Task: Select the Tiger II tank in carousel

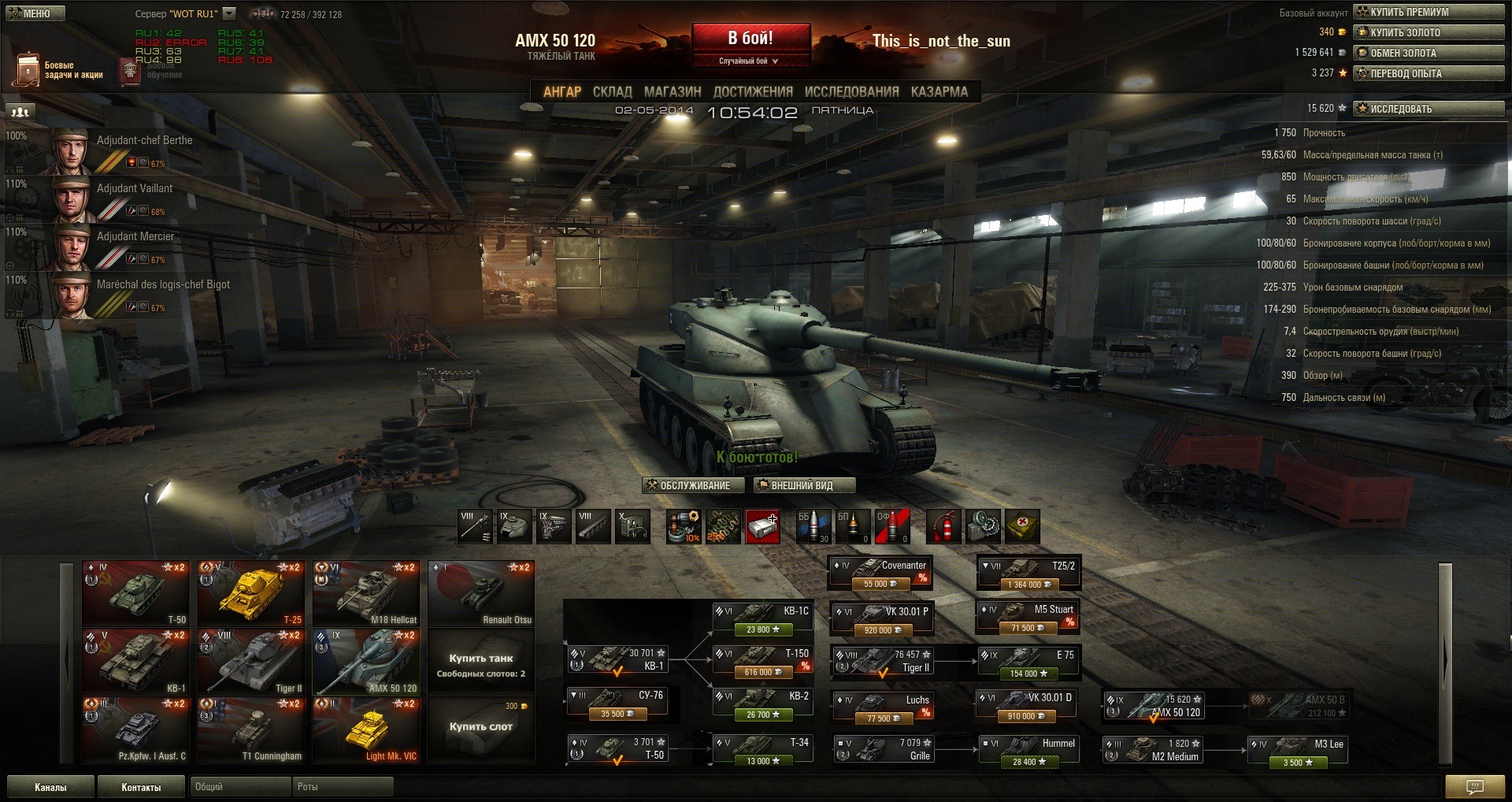Action: pos(250,660)
